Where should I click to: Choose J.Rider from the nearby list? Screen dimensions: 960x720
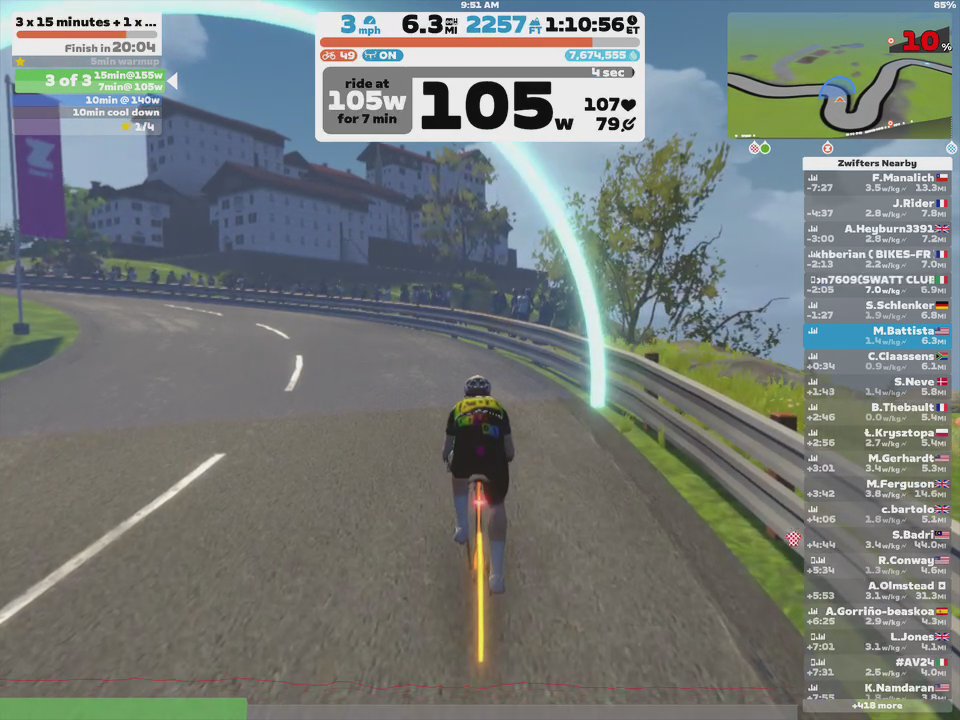876,208
